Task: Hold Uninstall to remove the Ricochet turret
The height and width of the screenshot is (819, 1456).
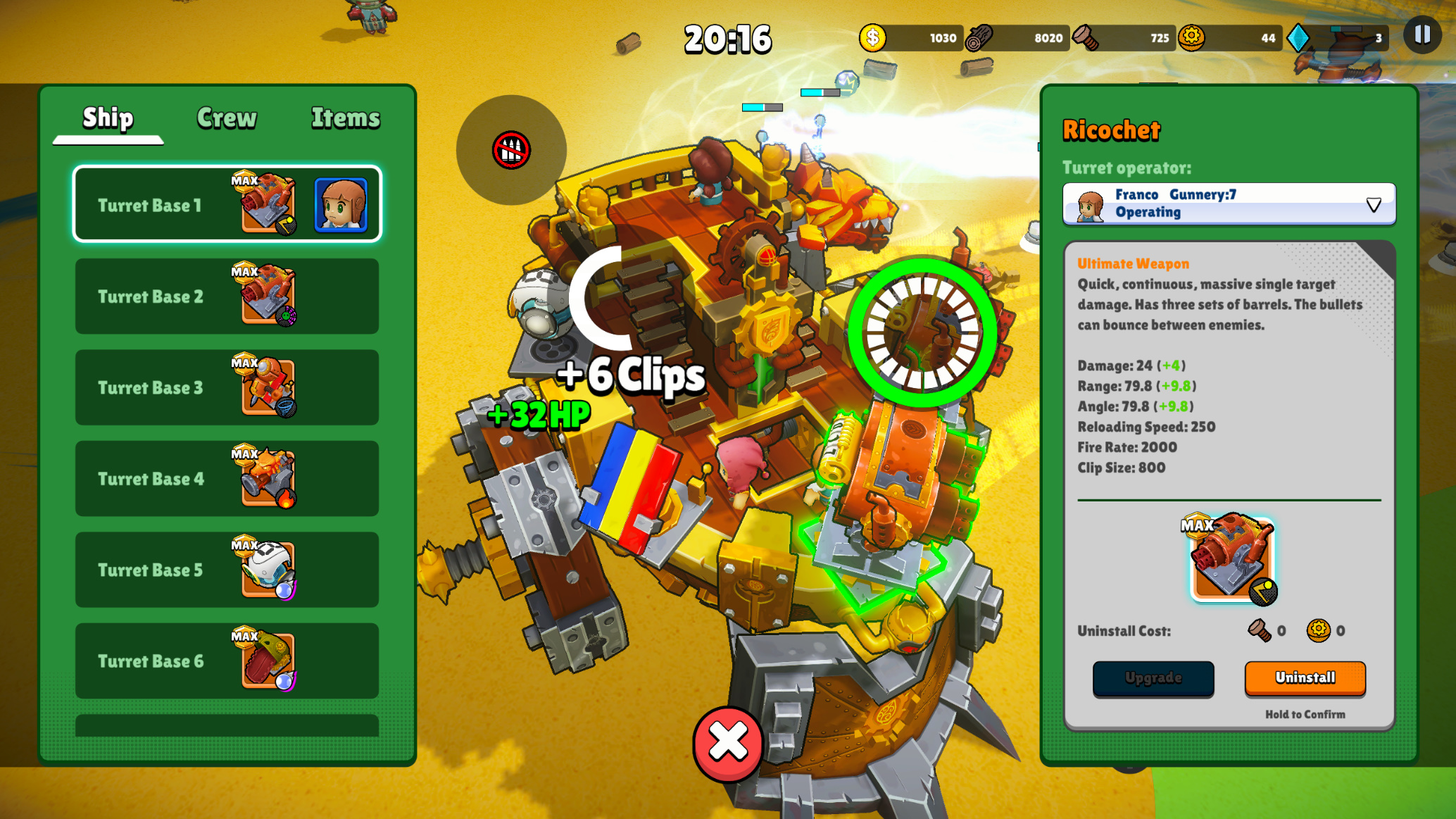Action: point(1305,678)
